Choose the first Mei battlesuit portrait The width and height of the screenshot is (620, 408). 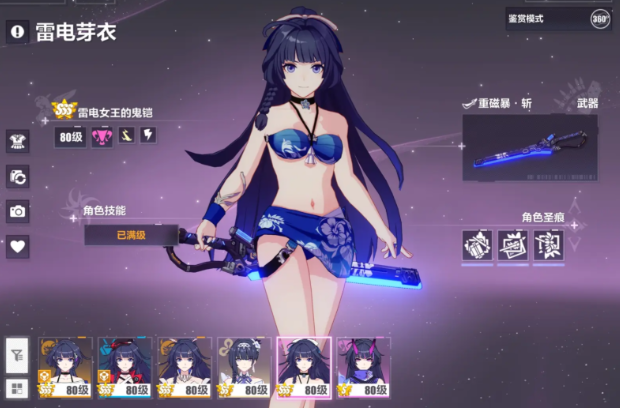65,367
